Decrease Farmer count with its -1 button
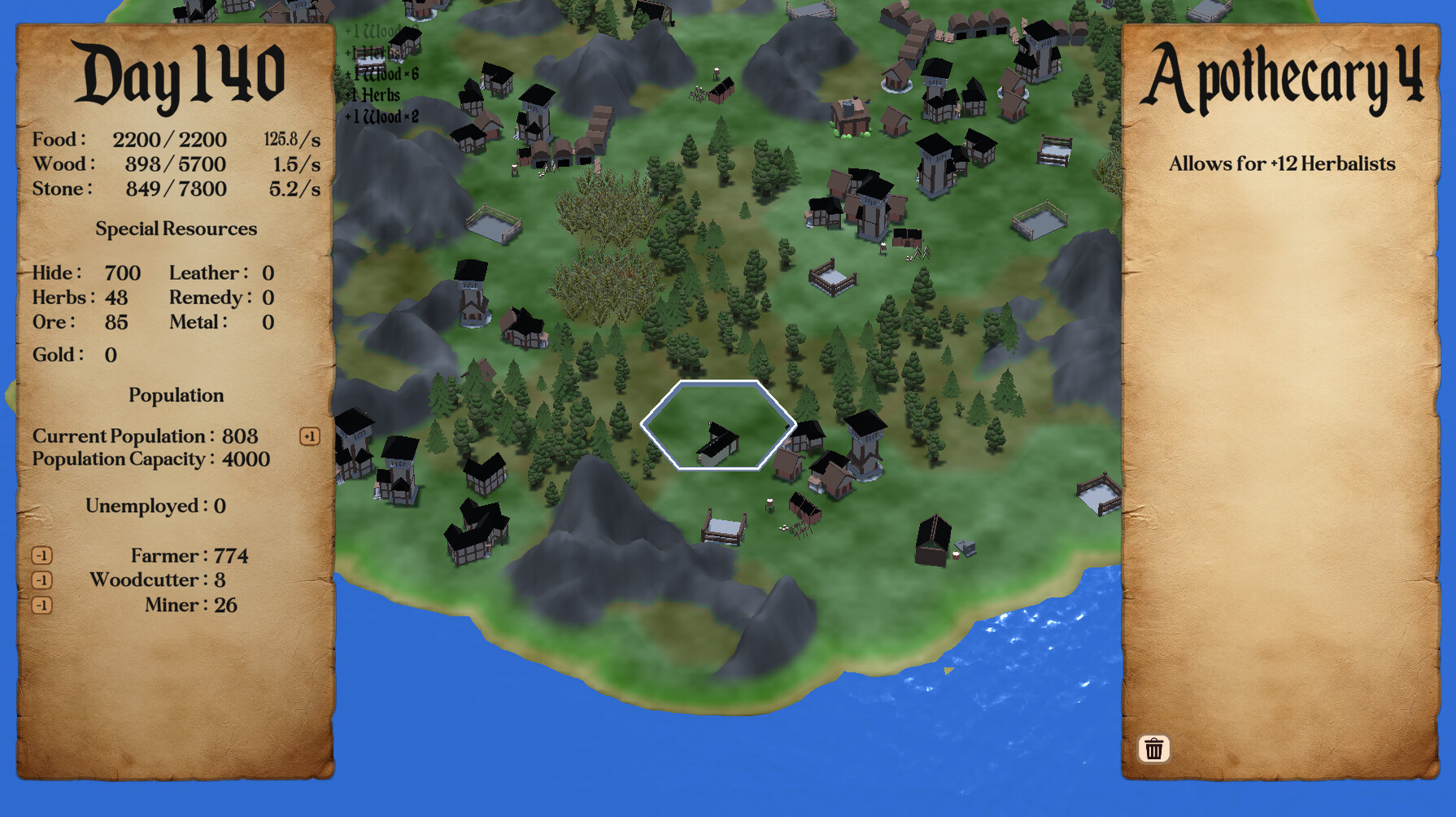Screen dimensions: 1456x817 tap(42, 556)
